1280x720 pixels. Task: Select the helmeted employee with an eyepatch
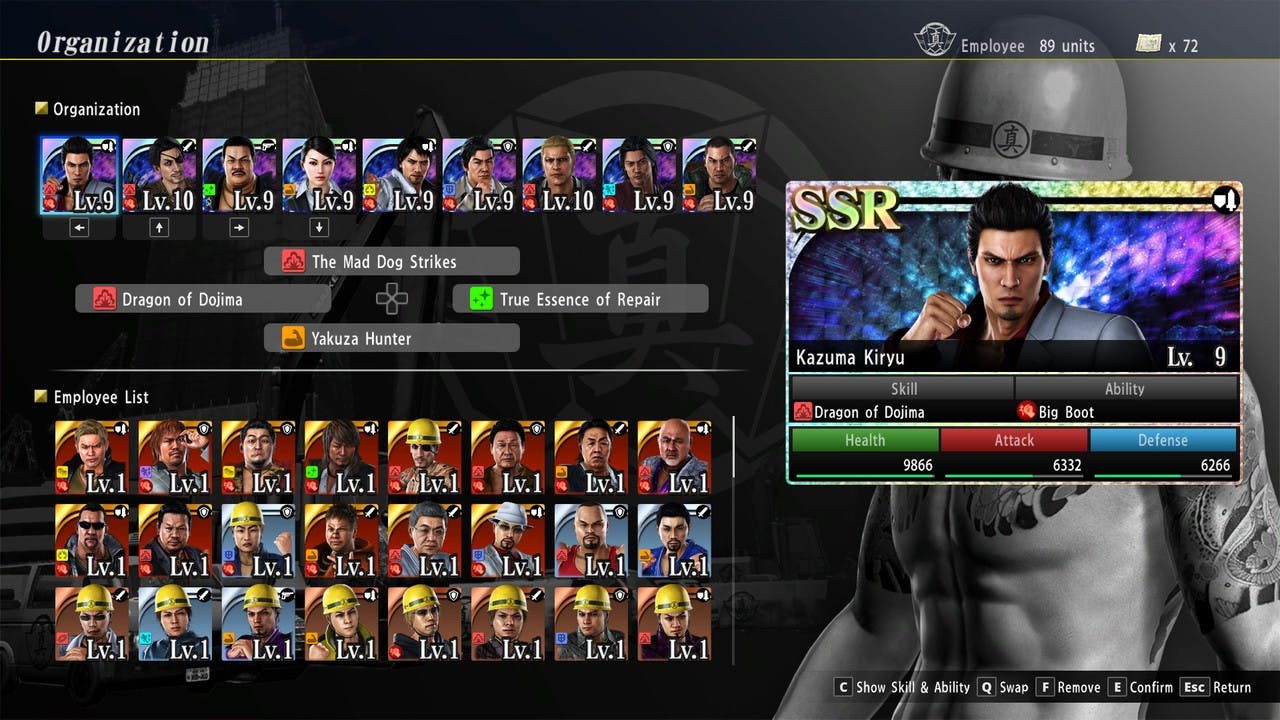click(x=424, y=457)
